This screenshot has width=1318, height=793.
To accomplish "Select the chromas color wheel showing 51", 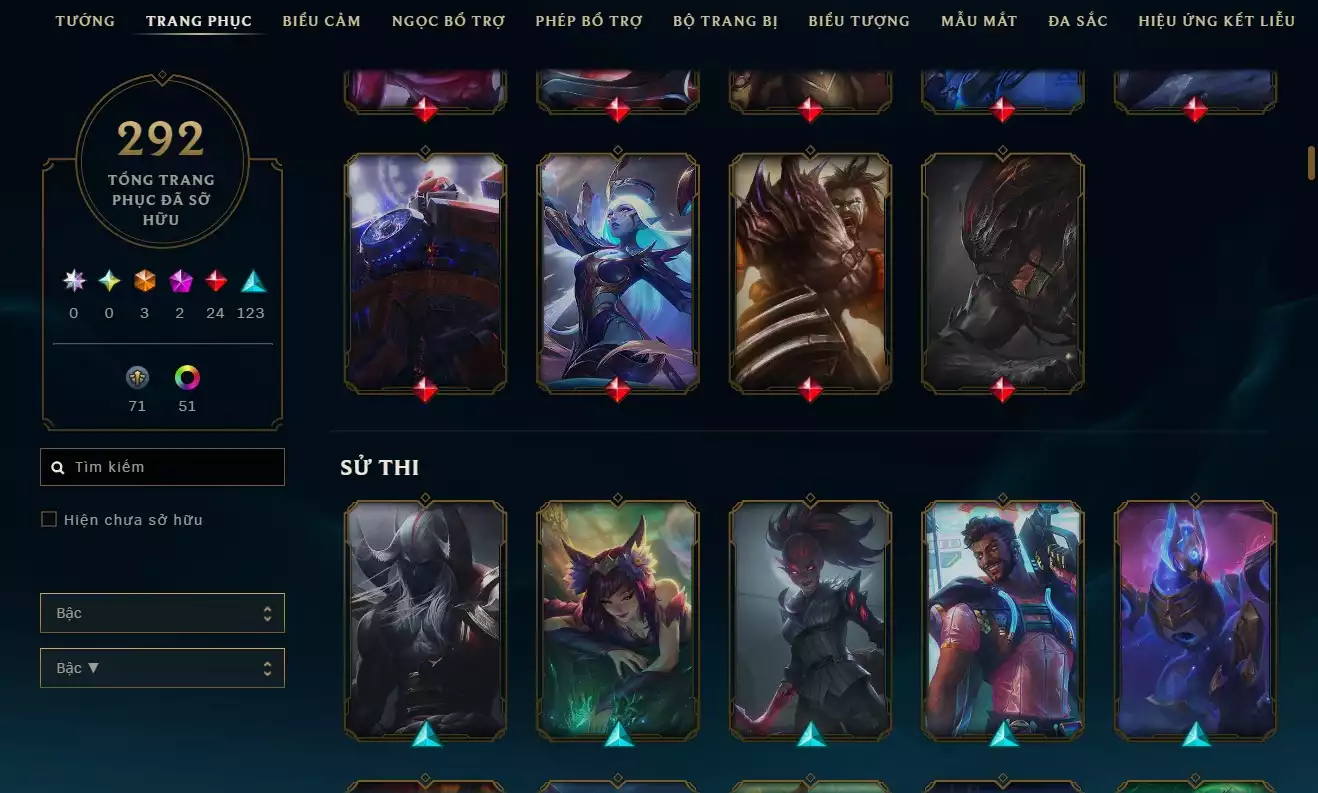I will (186, 378).
